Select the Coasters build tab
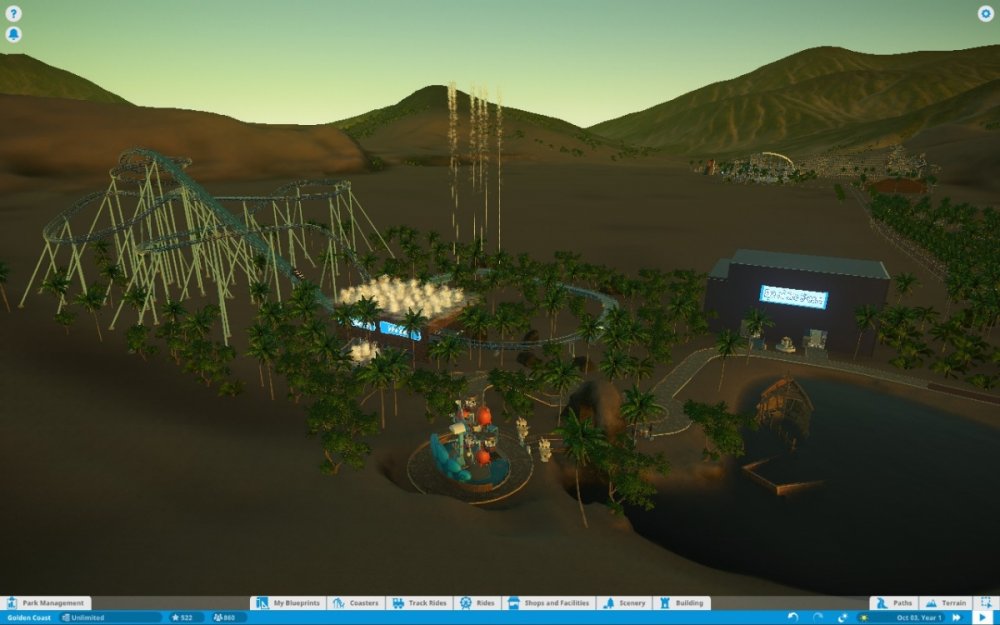Viewport: 1000px width, 625px height. coord(356,603)
